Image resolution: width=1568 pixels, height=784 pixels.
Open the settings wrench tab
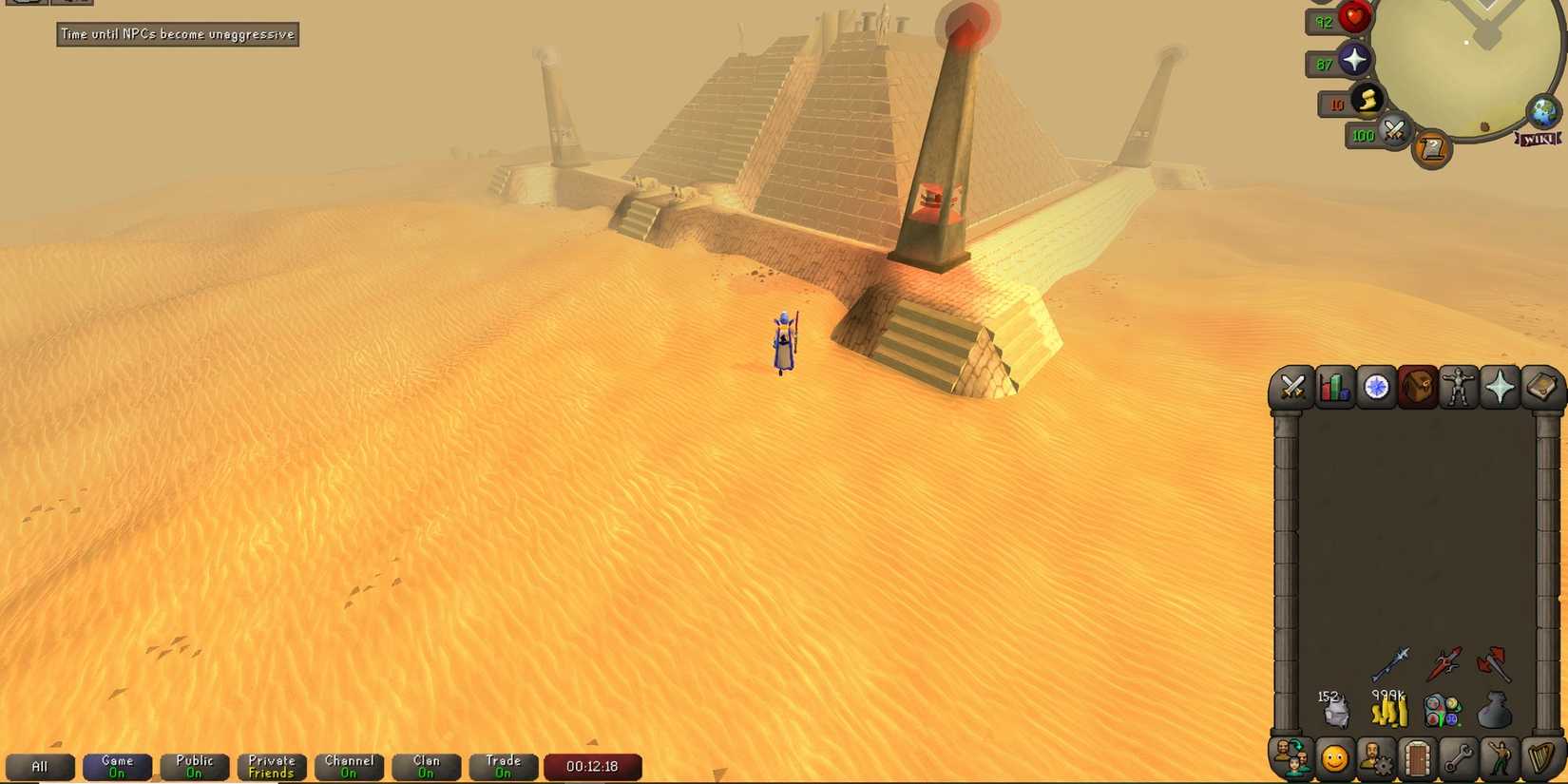click(1458, 760)
